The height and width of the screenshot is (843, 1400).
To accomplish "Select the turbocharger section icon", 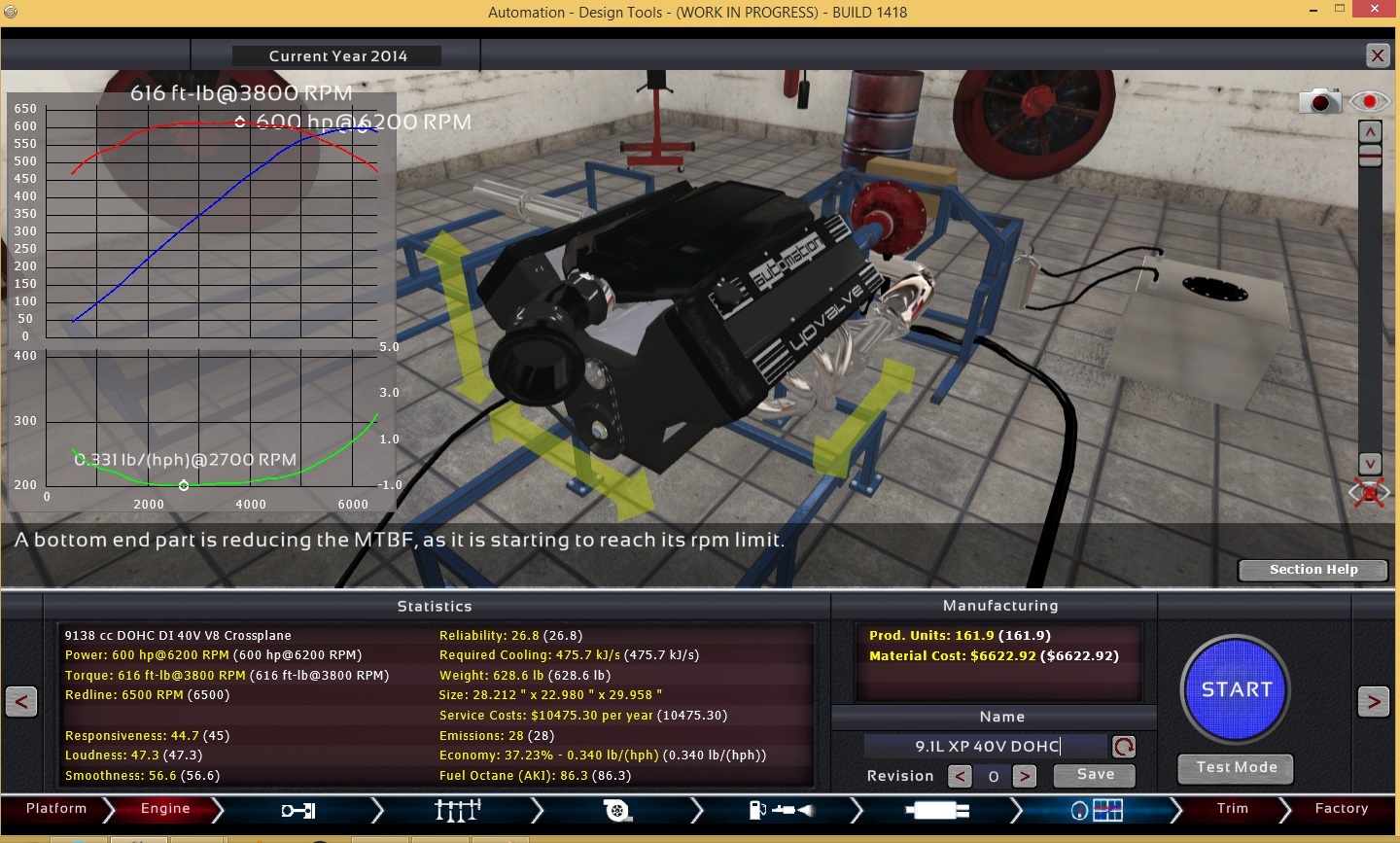I will pyautogui.click(x=617, y=810).
